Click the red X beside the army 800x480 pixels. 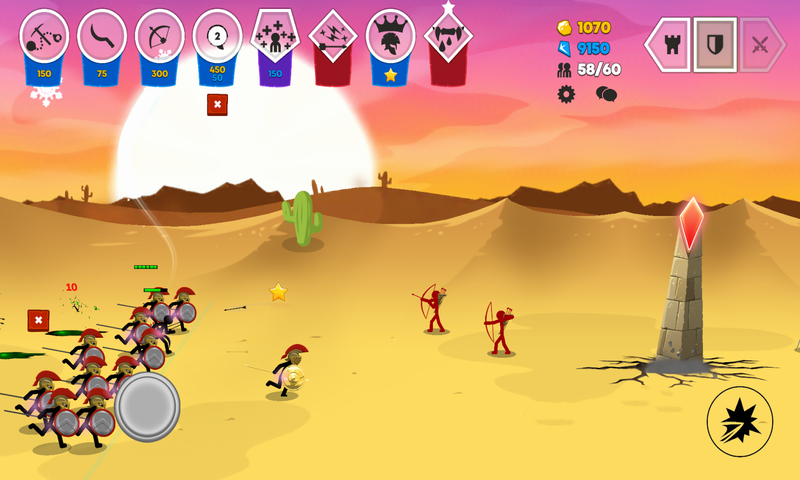[x=38, y=320]
